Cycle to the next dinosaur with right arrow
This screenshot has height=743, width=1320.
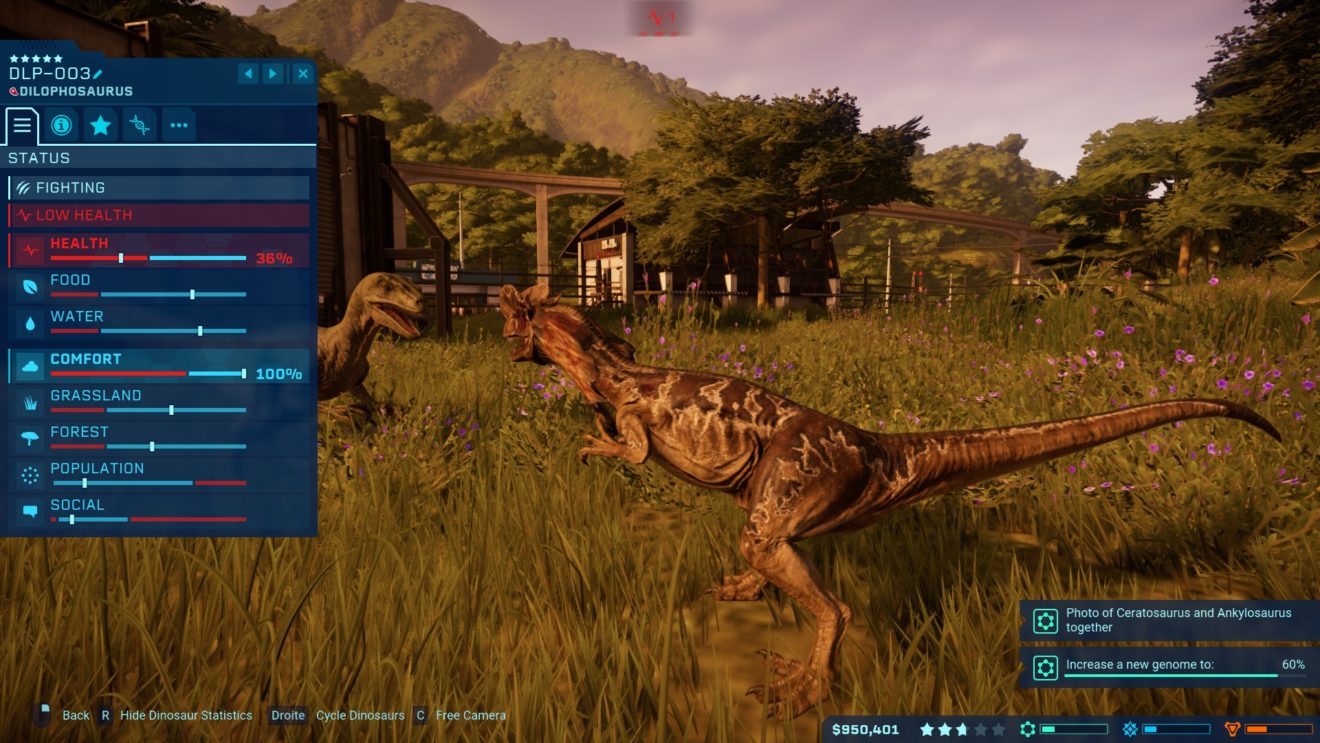pyautogui.click(x=273, y=74)
